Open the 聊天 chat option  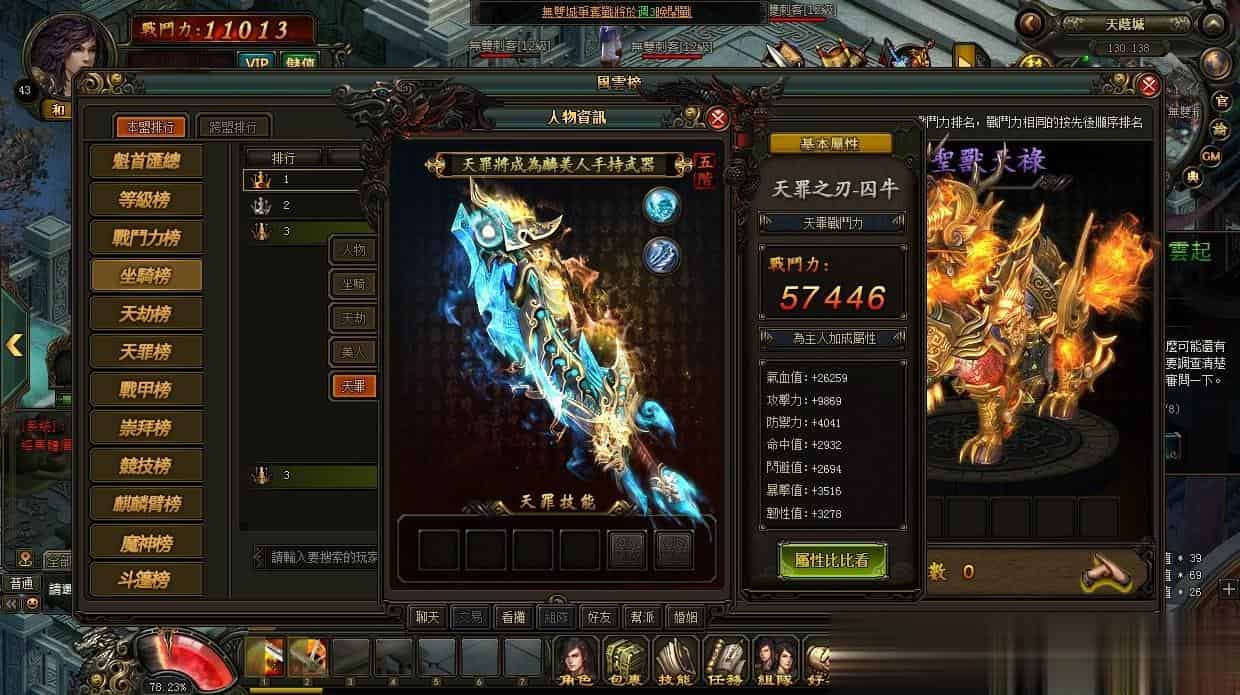[x=428, y=616]
